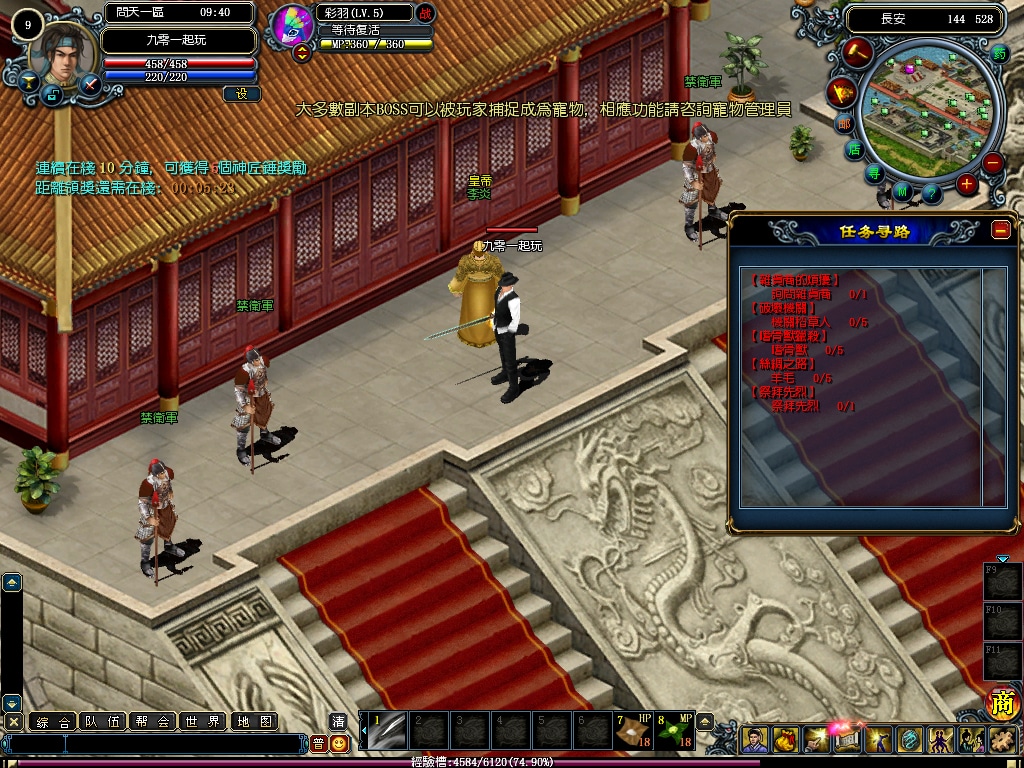The height and width of the screenshot is (768, 1024).
Task: Click the 设 settings button under player bars
Action: pos(241,94)
